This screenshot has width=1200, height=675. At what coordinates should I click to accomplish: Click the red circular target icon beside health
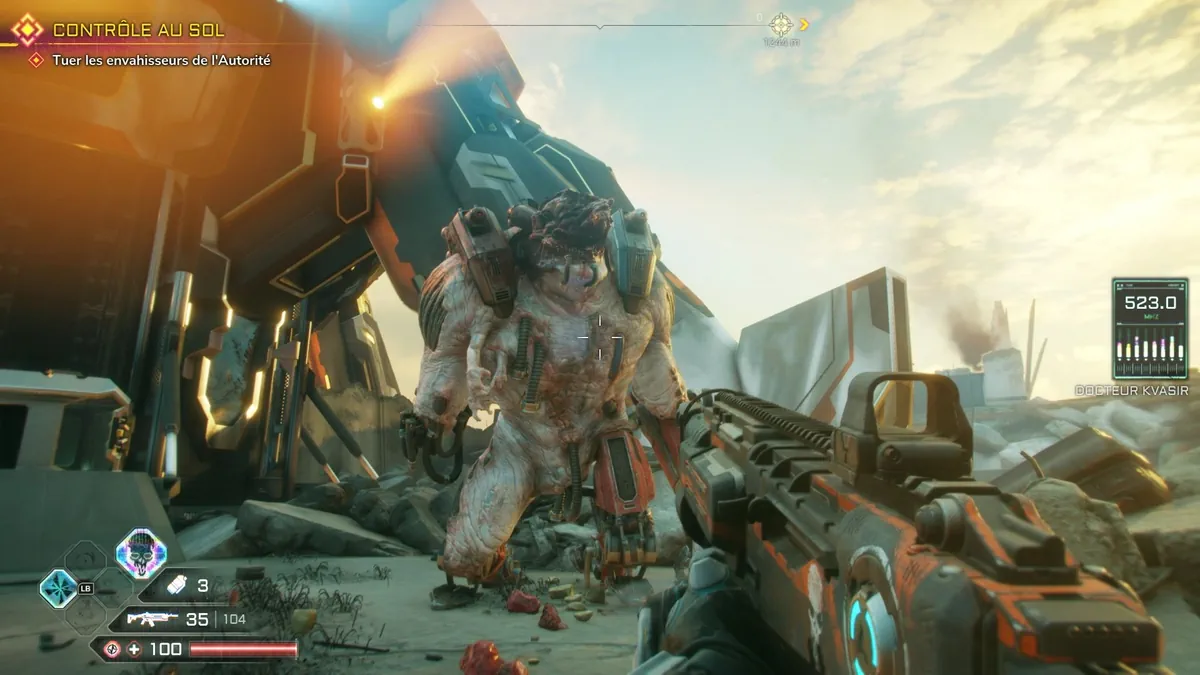point(112,649)
